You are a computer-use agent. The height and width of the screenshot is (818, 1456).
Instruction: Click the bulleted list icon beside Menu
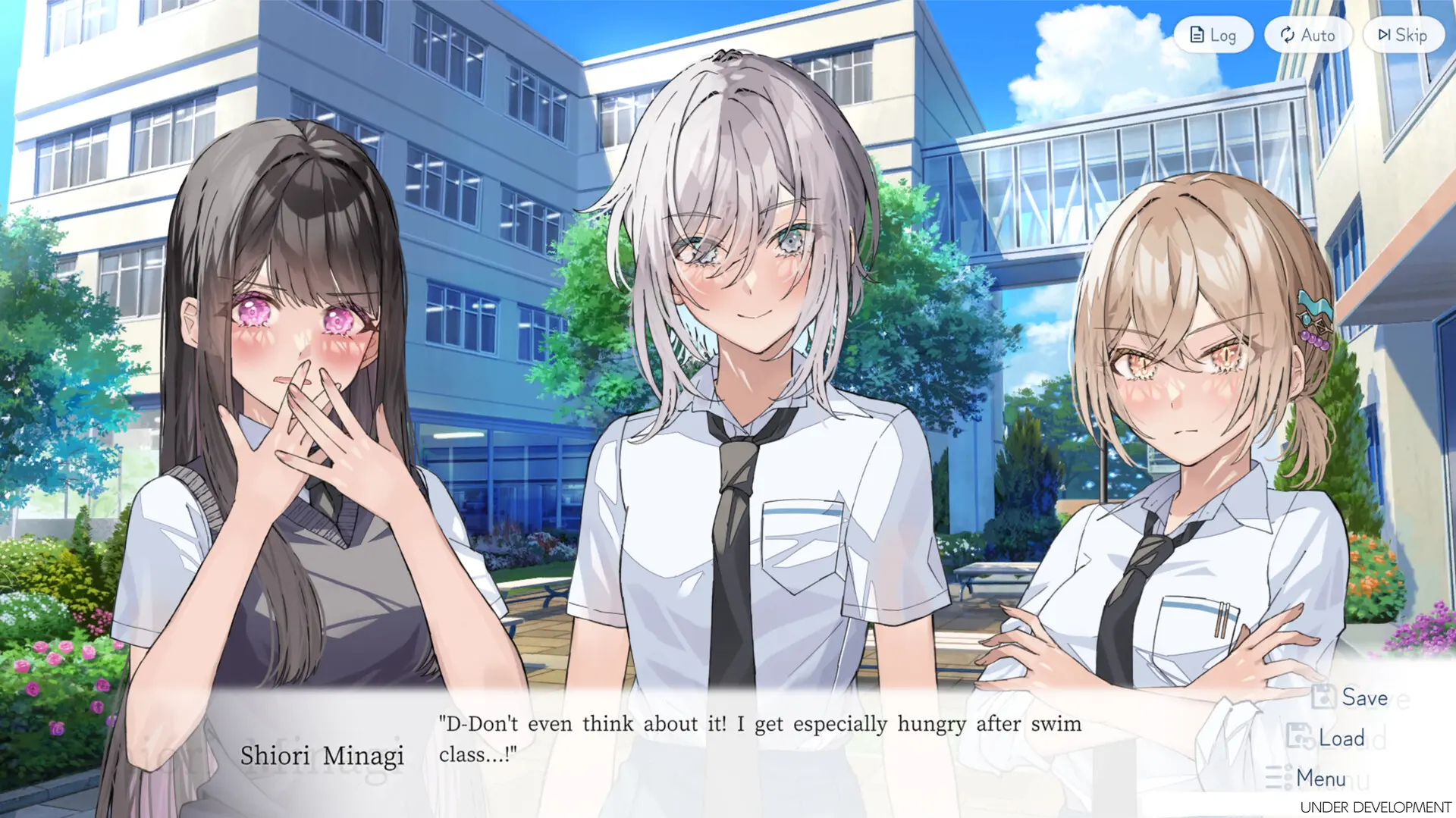tap(1279, 778)
